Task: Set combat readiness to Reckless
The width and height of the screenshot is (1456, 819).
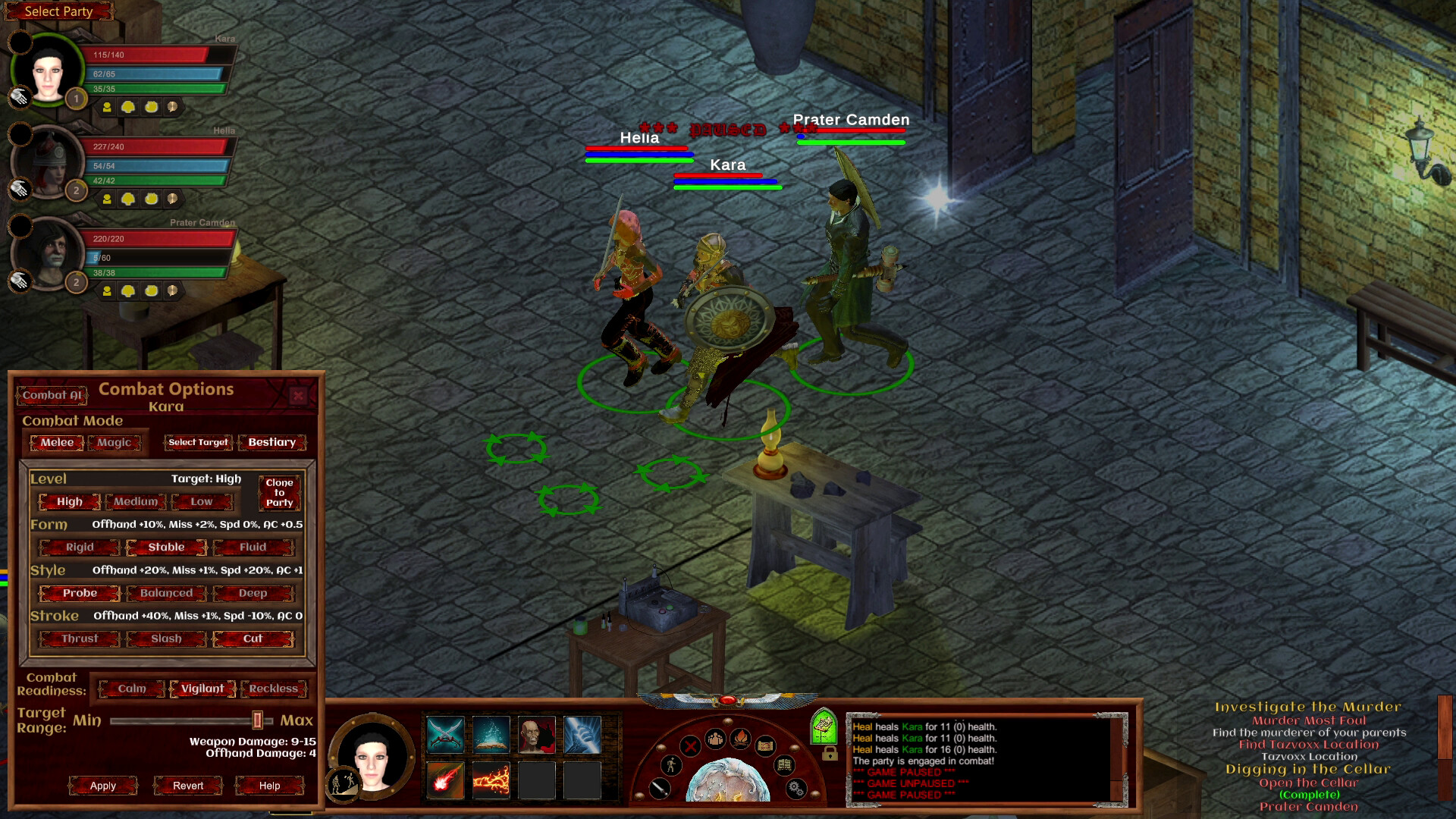Action: tap(272, 689)
